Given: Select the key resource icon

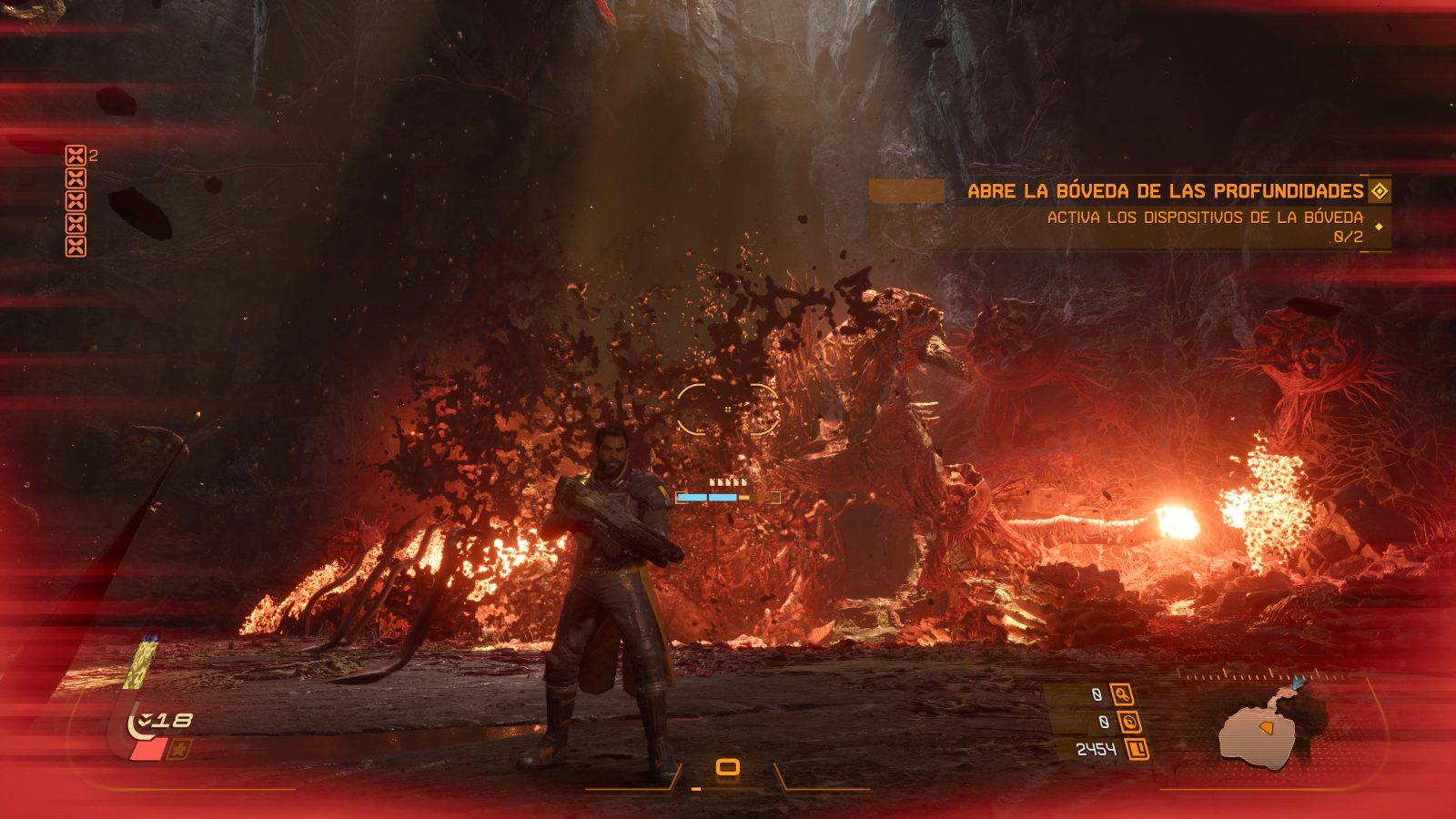Looking at the screenshot, I should pyautogui.click(x=1122, y=694).
